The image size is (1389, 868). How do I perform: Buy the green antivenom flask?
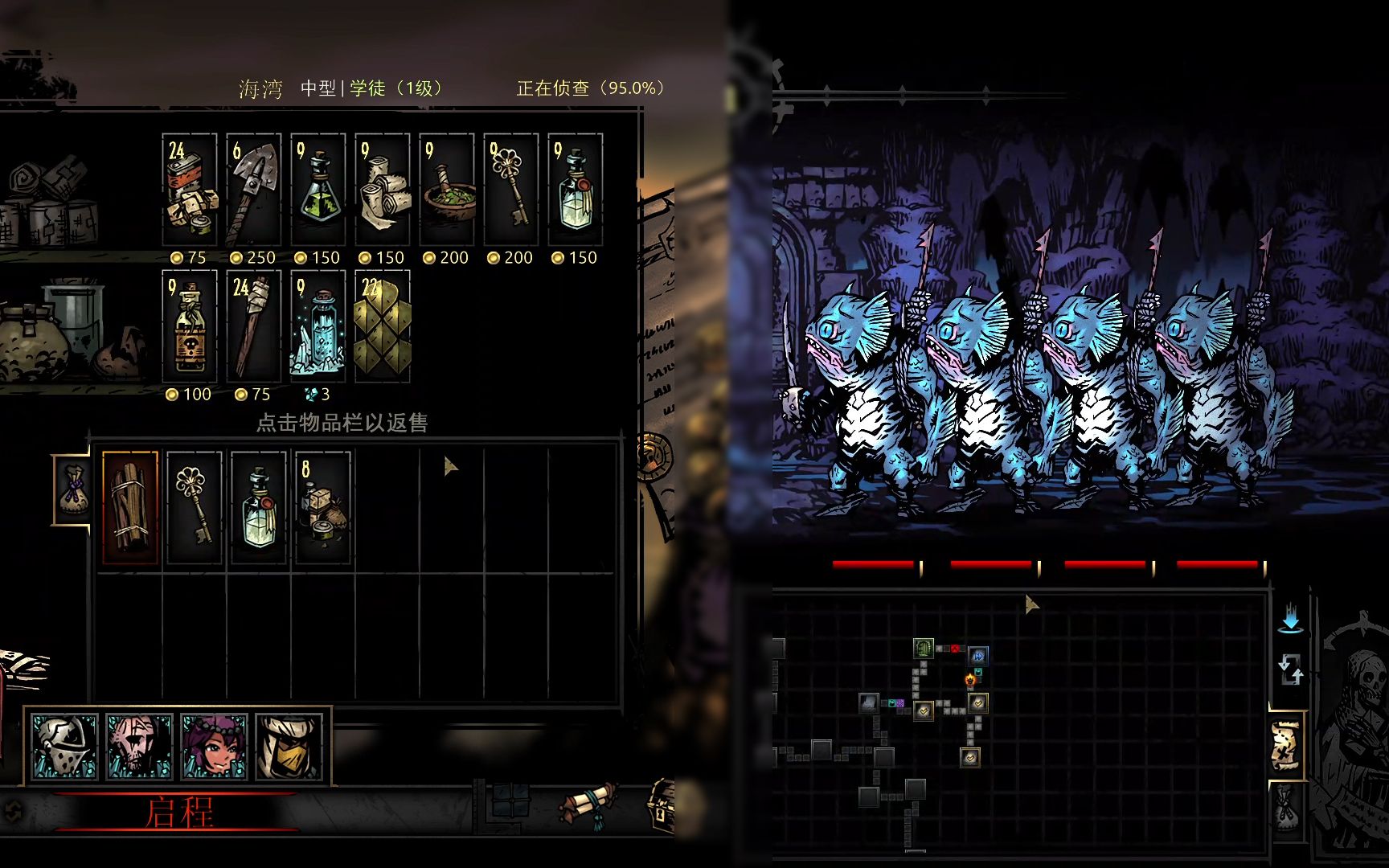(x=318, y=190)
